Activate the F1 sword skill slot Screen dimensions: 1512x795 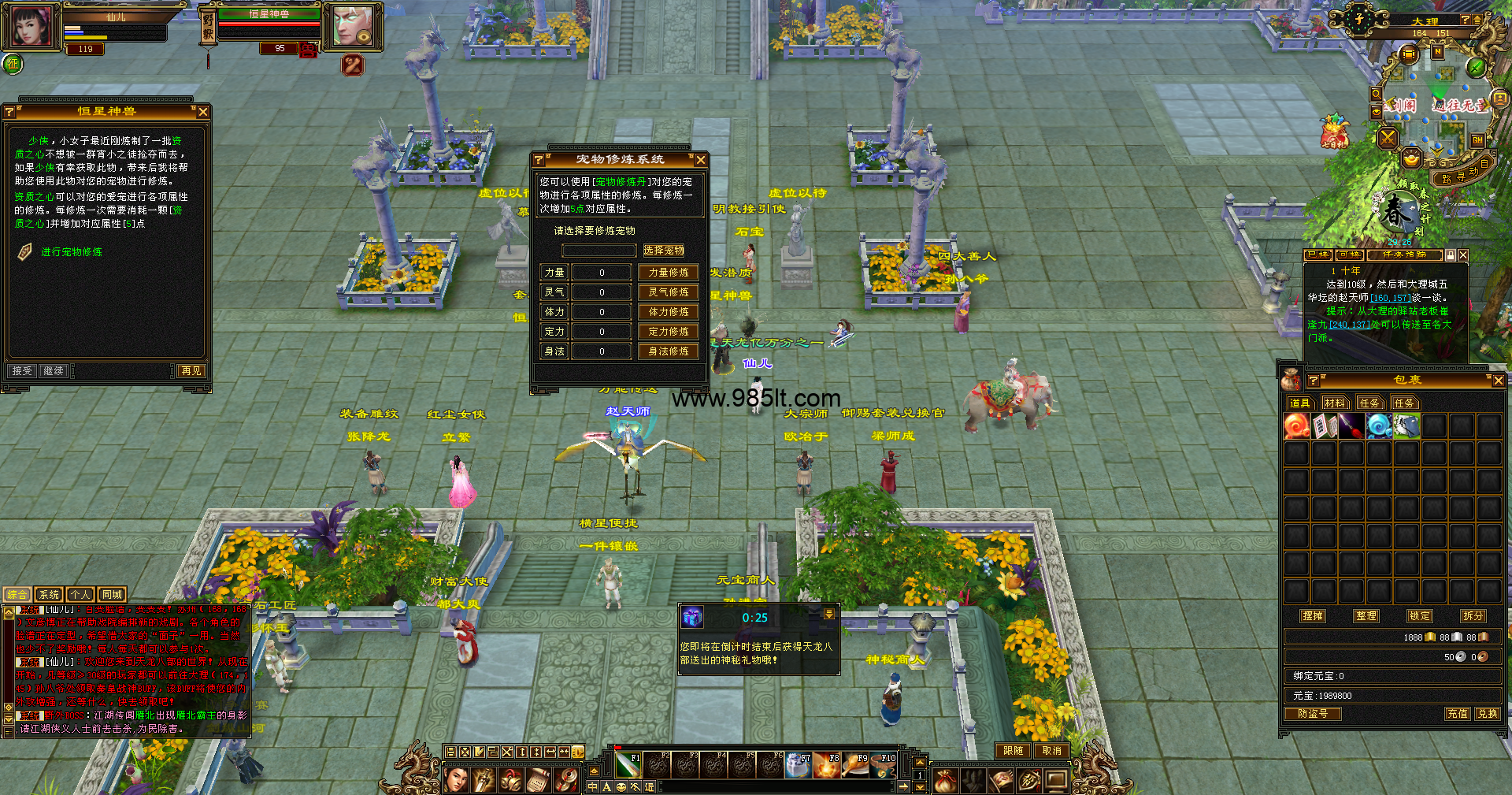628,765
